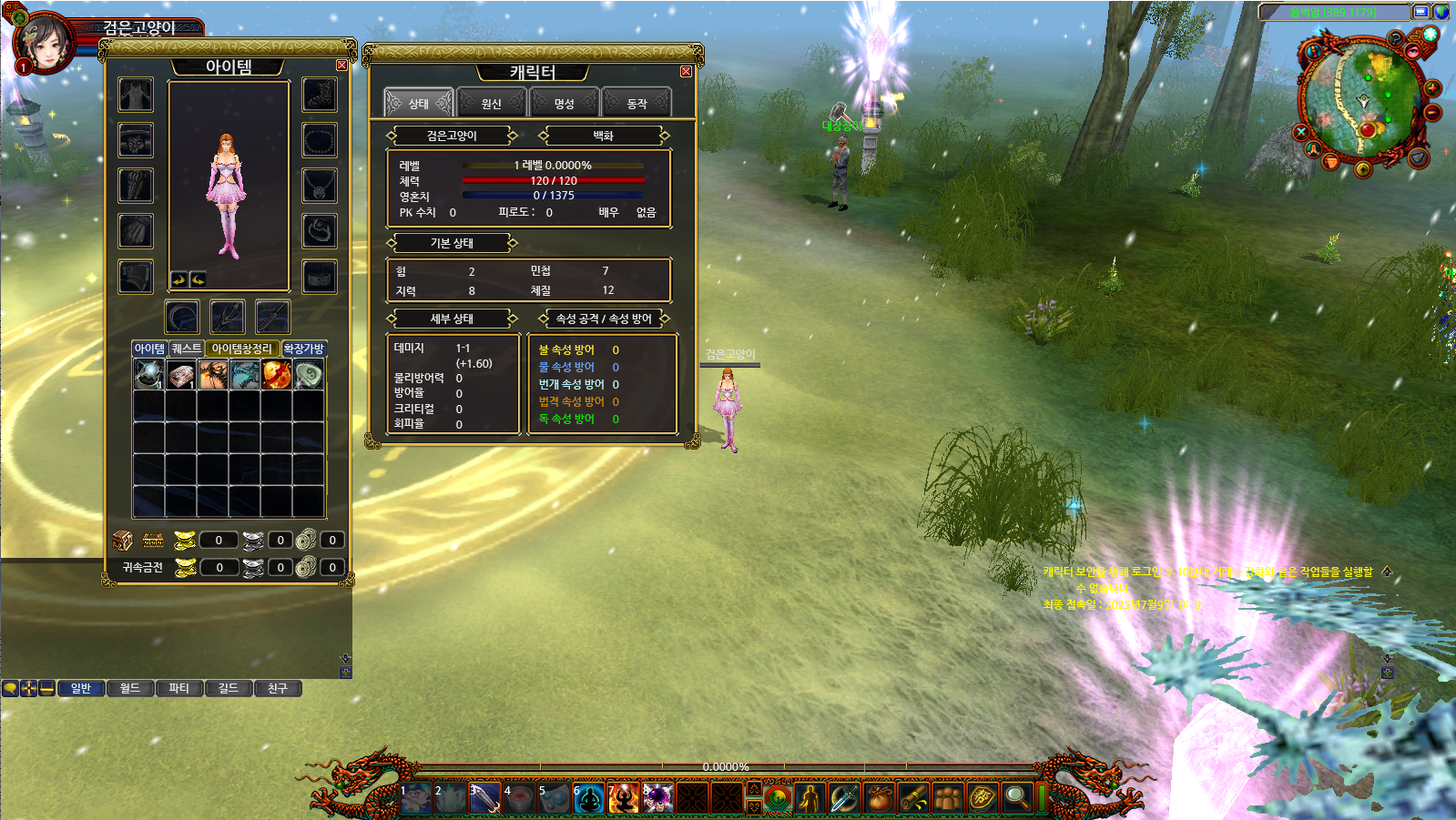The height and width of the screenshot is (820, 1456).
Task: Click the 아이템창정리 sort button
Action: point(241,349)
